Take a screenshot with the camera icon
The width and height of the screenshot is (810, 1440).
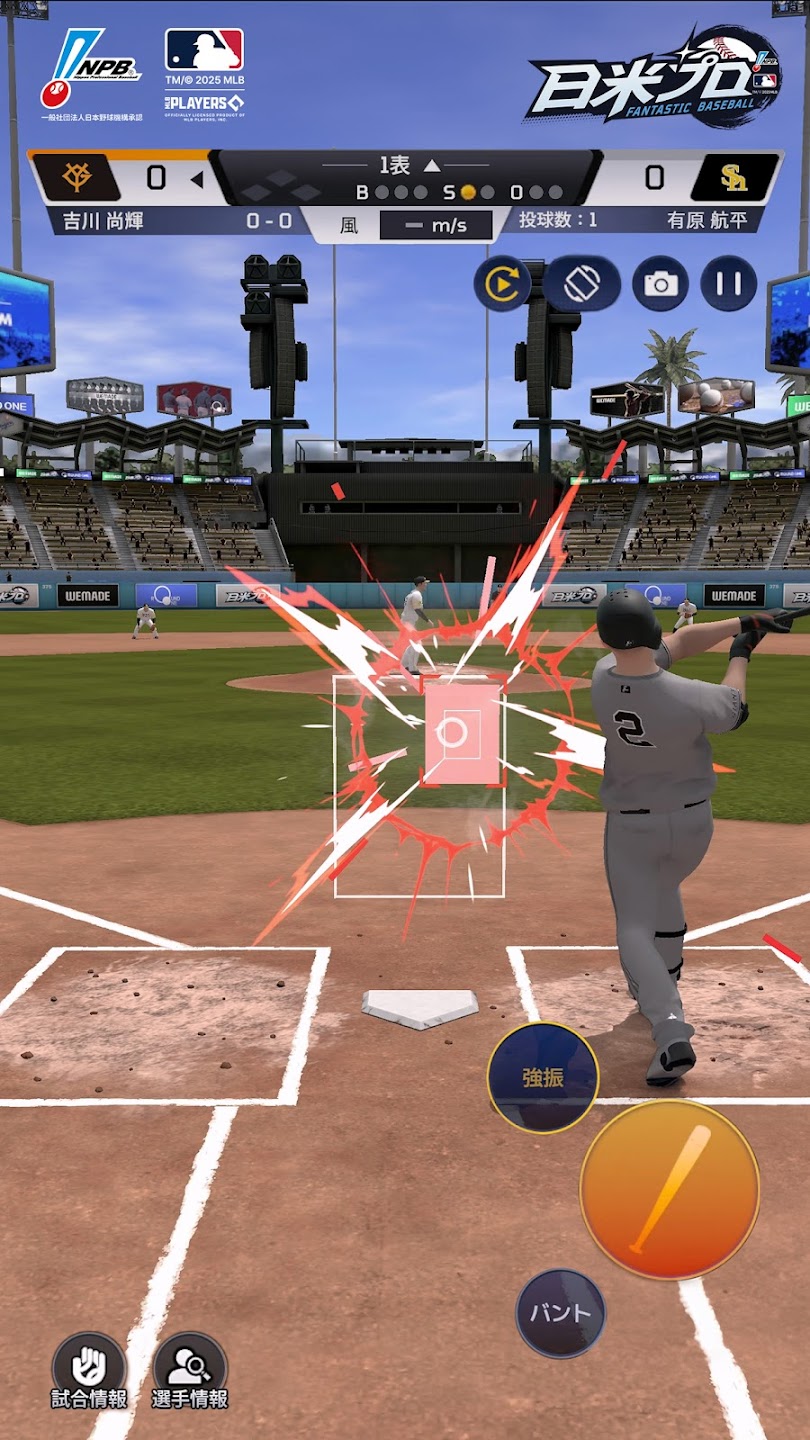[x=660, y=284]
